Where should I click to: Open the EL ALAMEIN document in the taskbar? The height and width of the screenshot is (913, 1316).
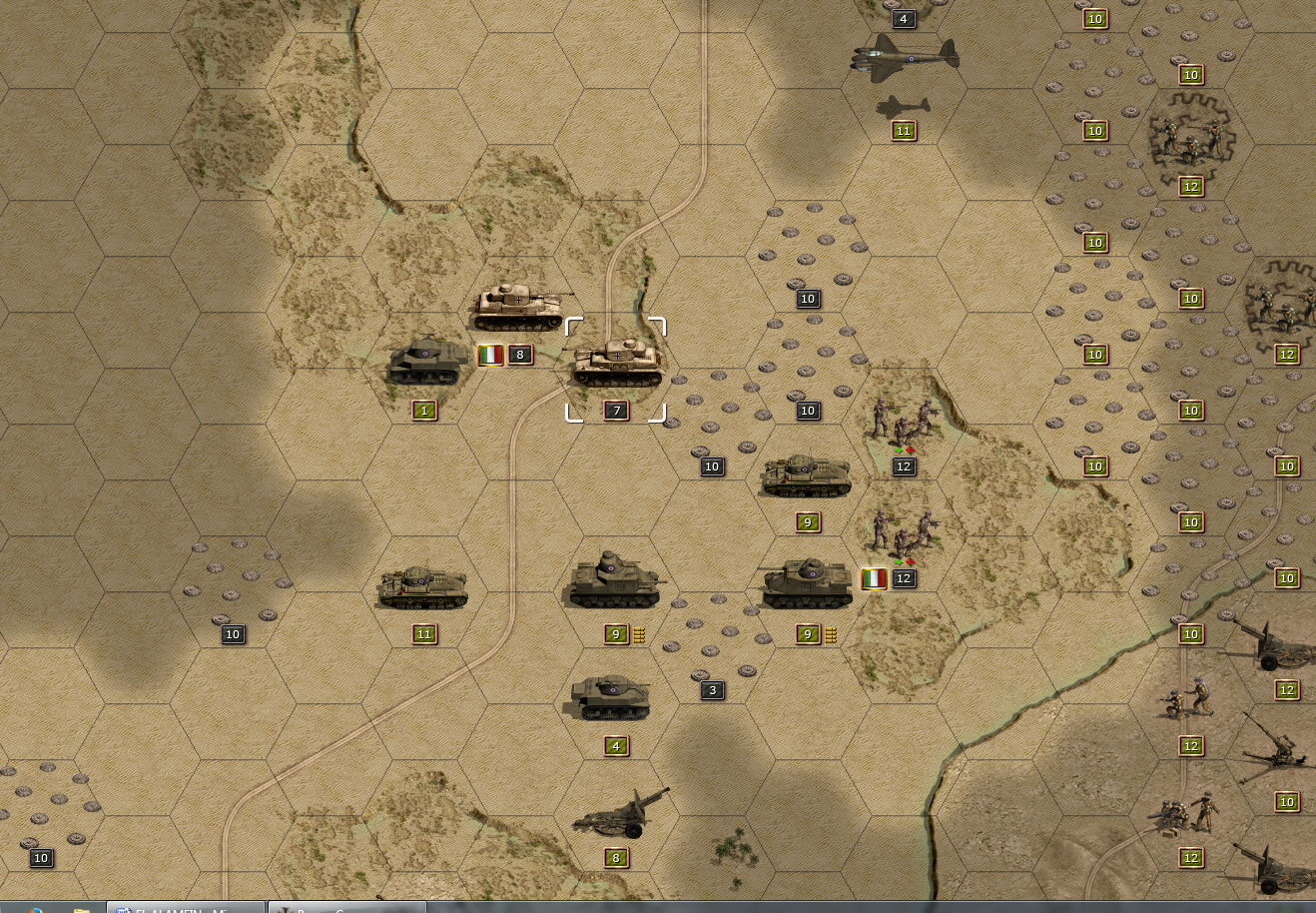click(187, 907)
